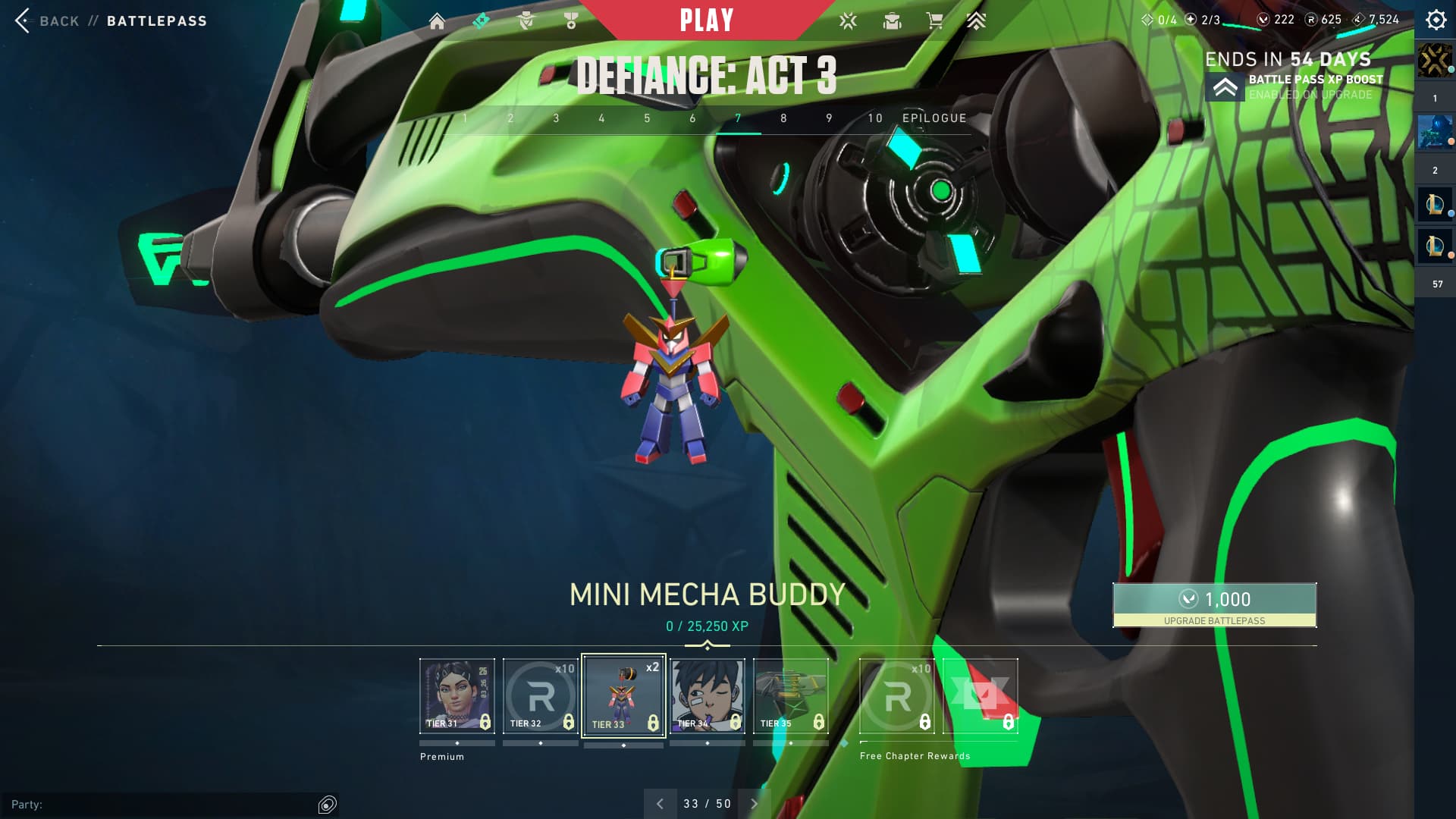Select chapter 1 tab
The width and height of the screenshot is (1456, 819).
point(465,118)
